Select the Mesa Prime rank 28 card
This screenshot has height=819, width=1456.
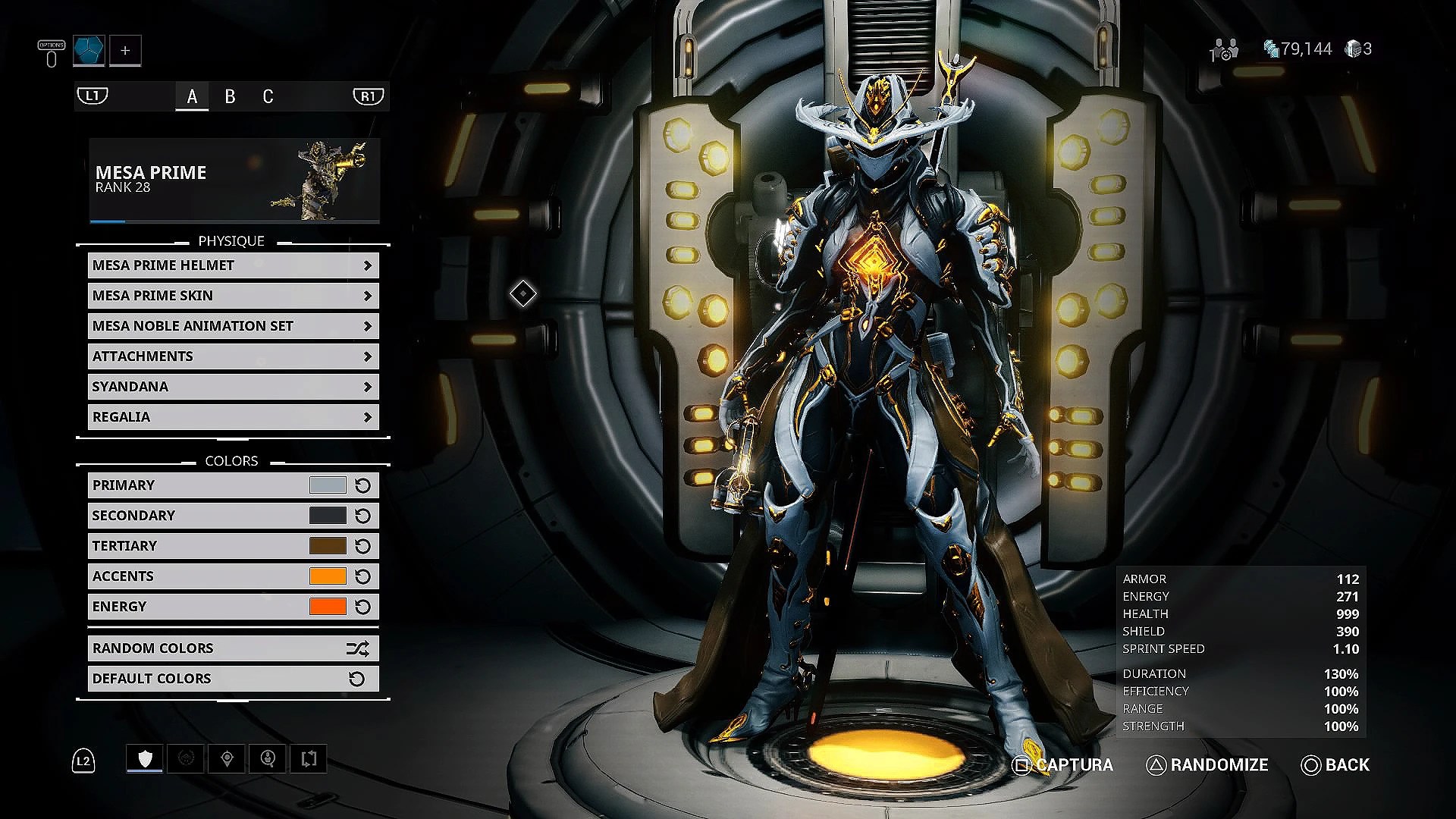click(x=234, y=180)
